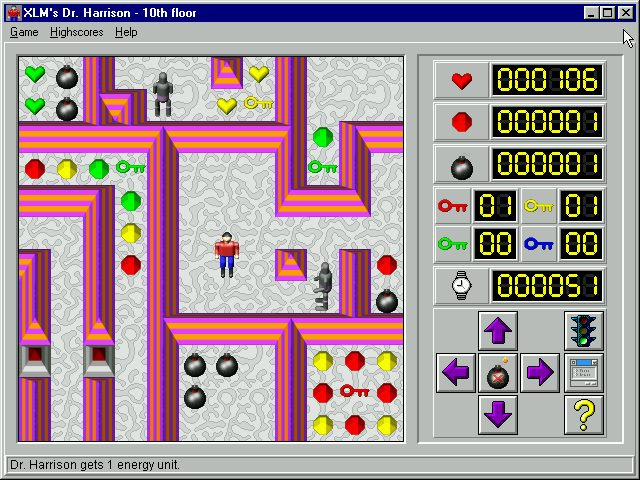This screenshot has height=480, width=640.
Task: Click the purple down arrow button
Action: pyautogui.click(x=498, y=414)
